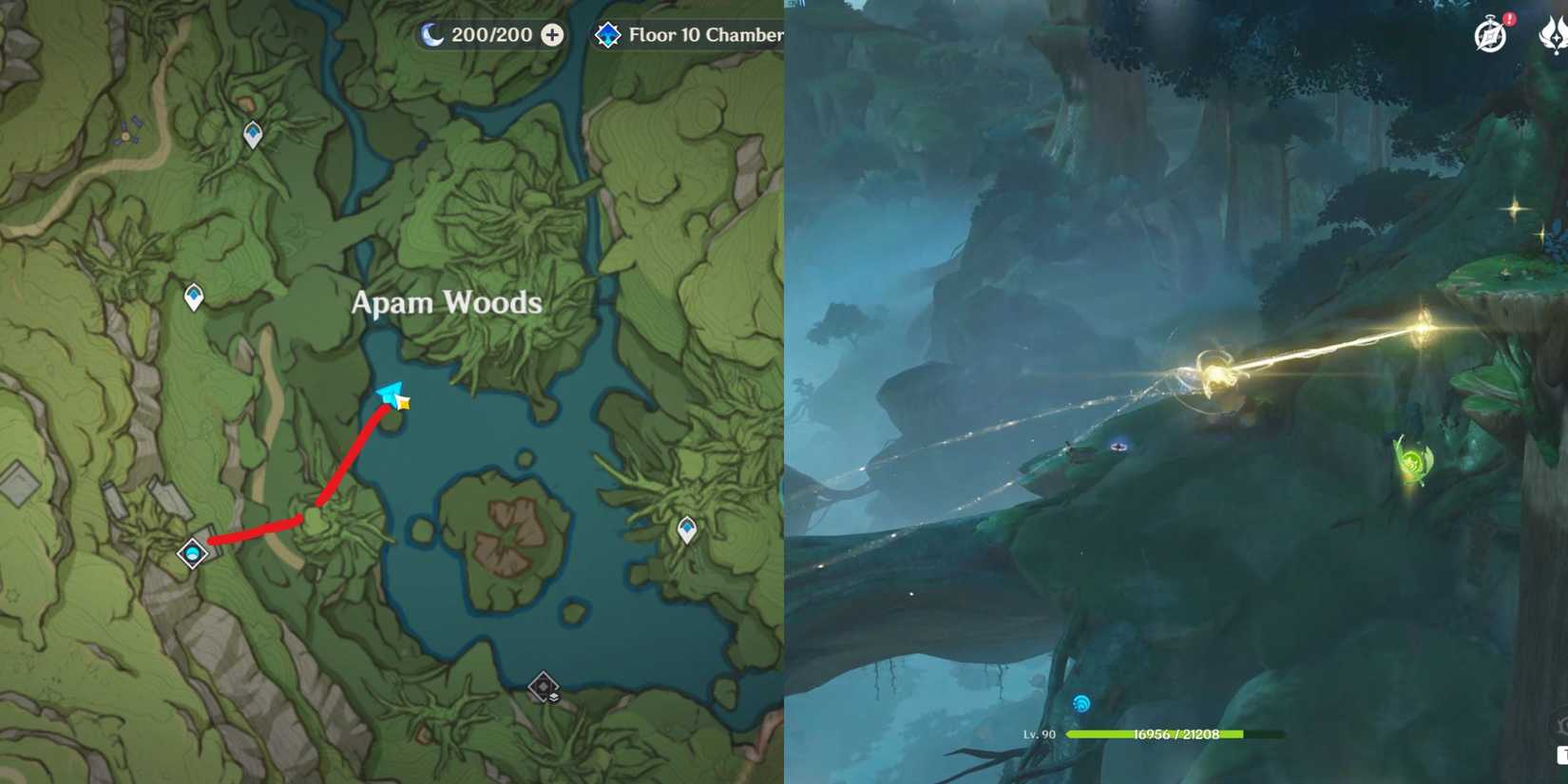
Task: Select the player position arrow on the map
Action: click(x=389, y=394)
